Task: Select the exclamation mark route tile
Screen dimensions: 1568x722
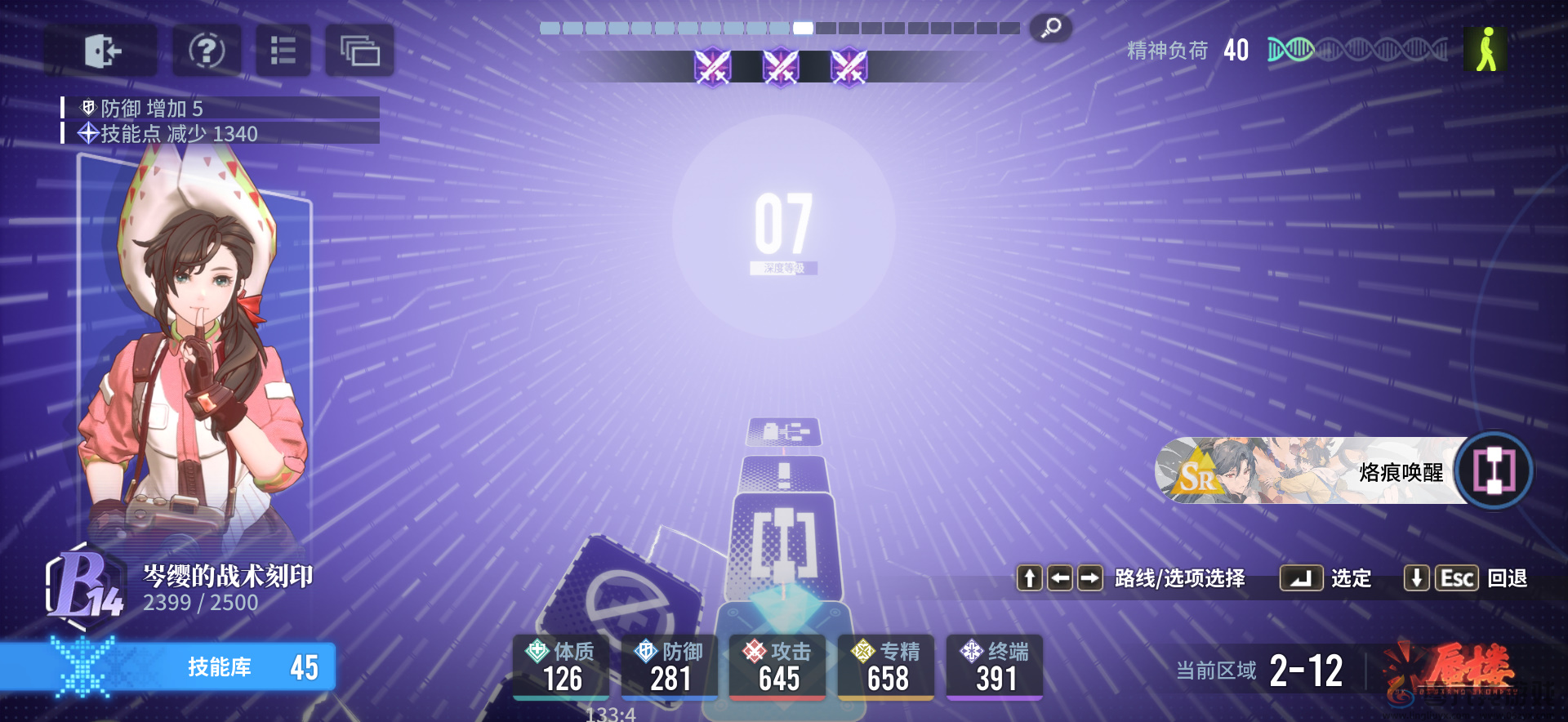Action: [784, 473]
